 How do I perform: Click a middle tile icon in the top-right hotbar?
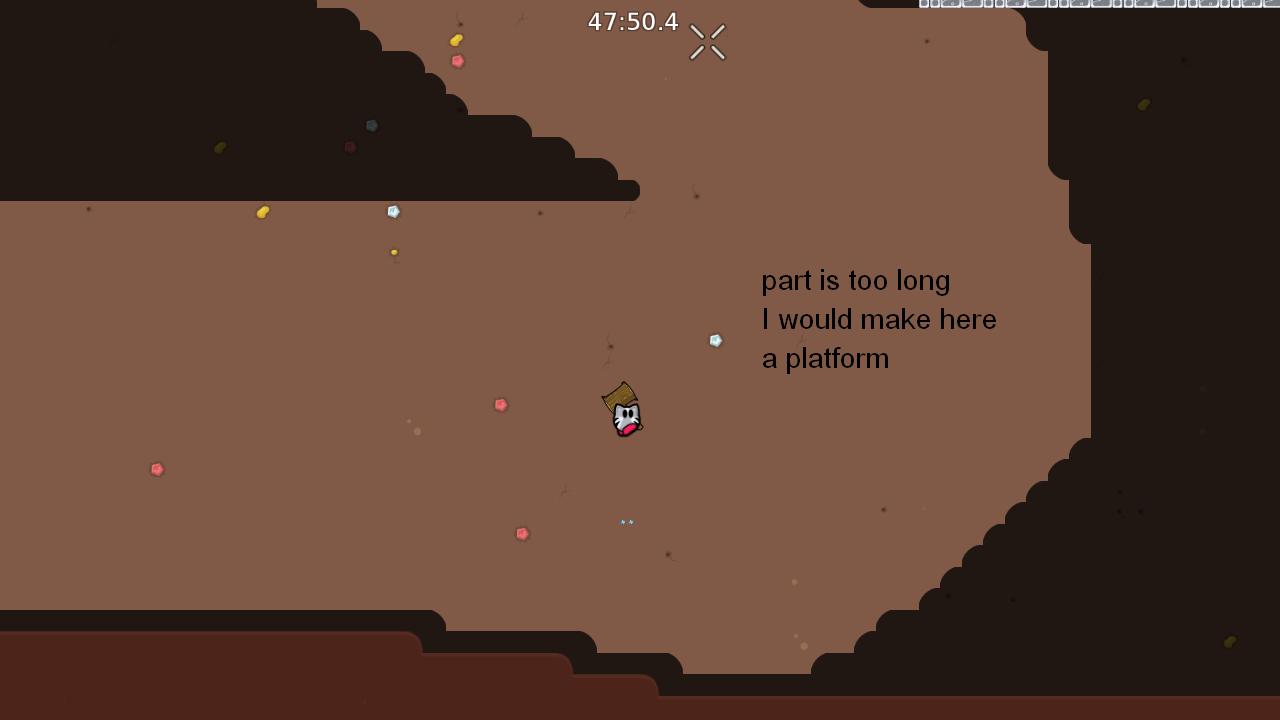click(1100, 4)
